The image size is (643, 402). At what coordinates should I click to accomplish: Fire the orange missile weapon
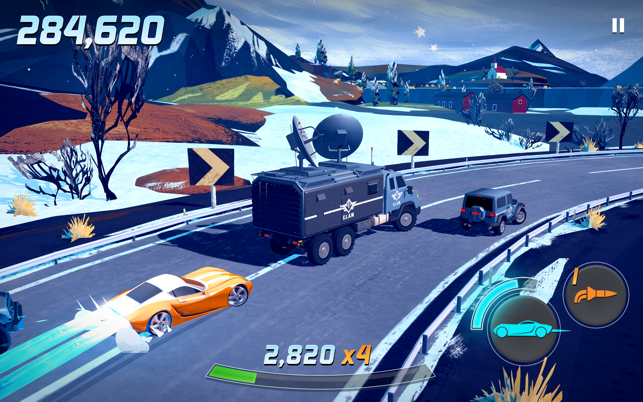point(594,295)
